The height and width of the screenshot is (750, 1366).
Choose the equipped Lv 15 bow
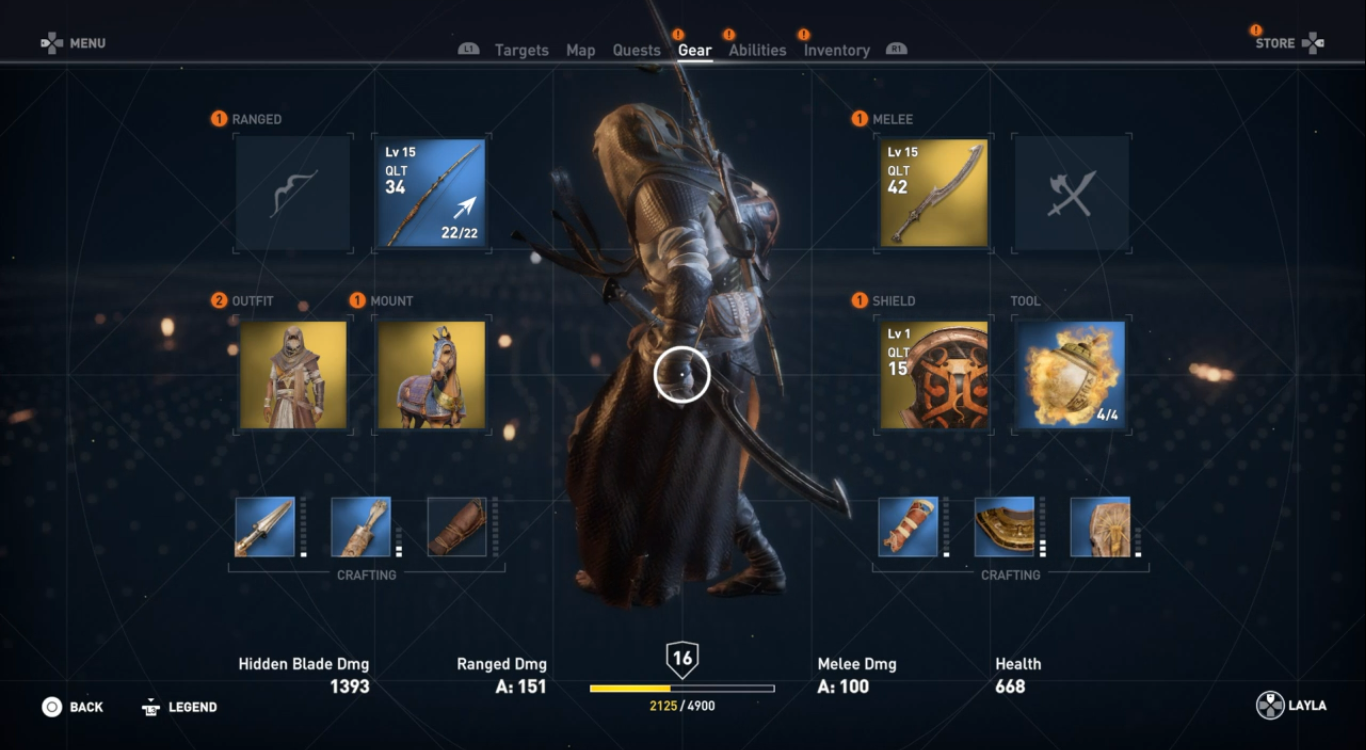[x=429, y=193]
